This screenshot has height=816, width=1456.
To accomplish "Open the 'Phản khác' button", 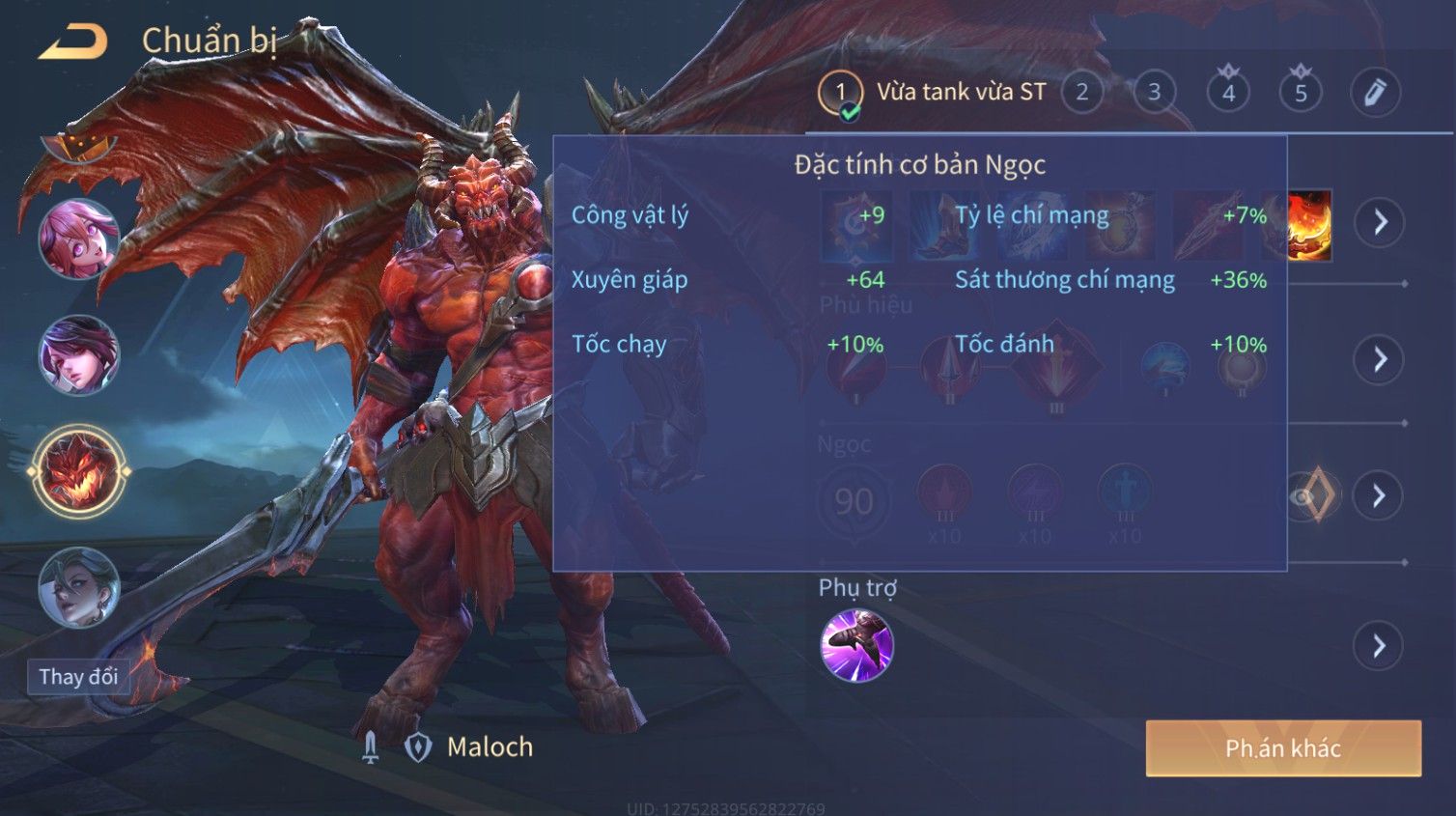I will coord(1282,747).
